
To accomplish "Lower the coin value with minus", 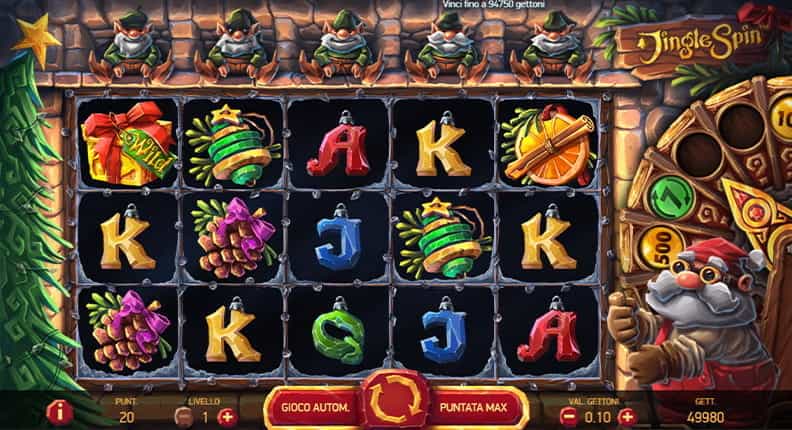I will (x=567, y=416).
